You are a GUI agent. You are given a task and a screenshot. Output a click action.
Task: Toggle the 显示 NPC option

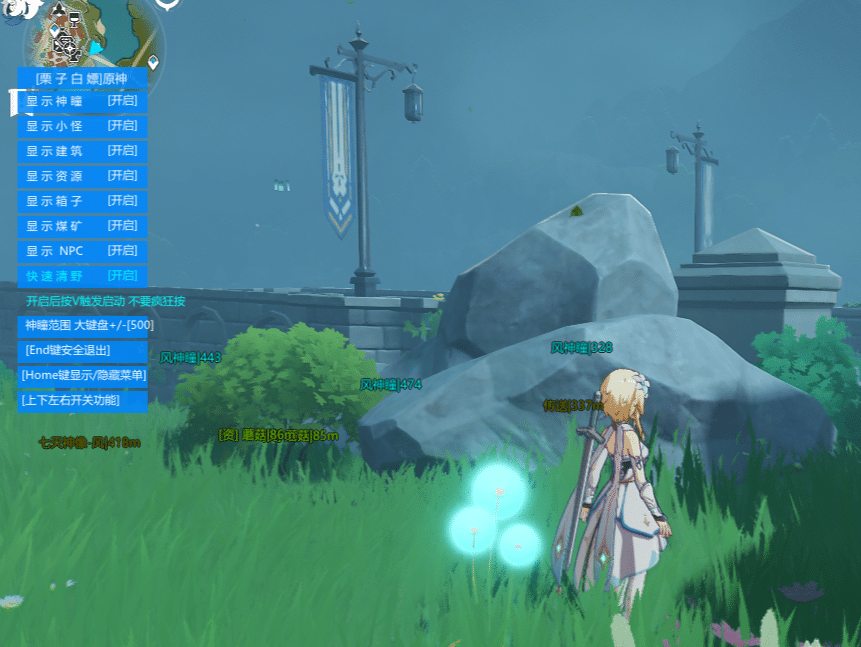pos(82,251)
